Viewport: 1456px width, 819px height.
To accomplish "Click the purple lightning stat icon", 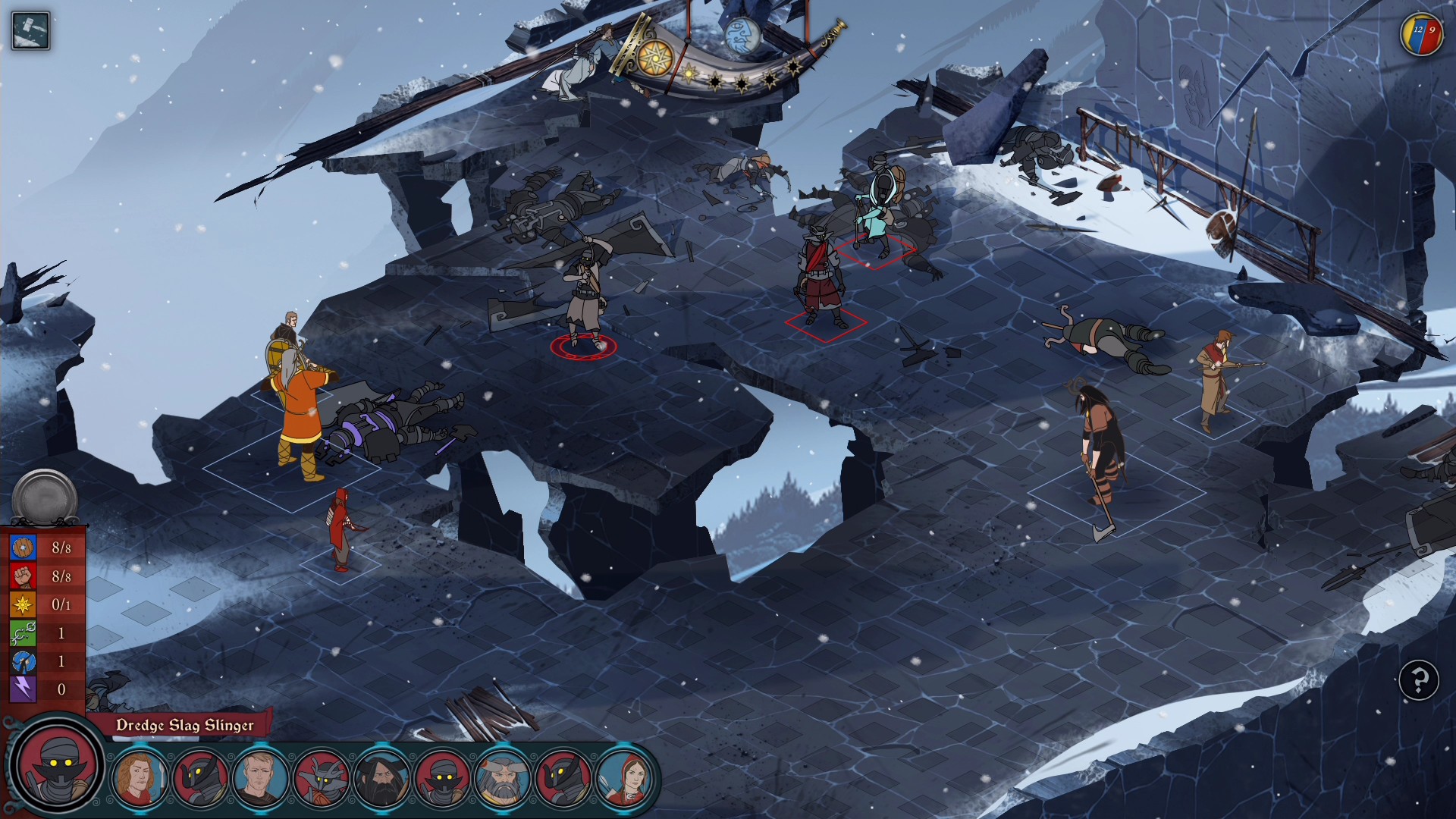I will [x=23, y=689].
